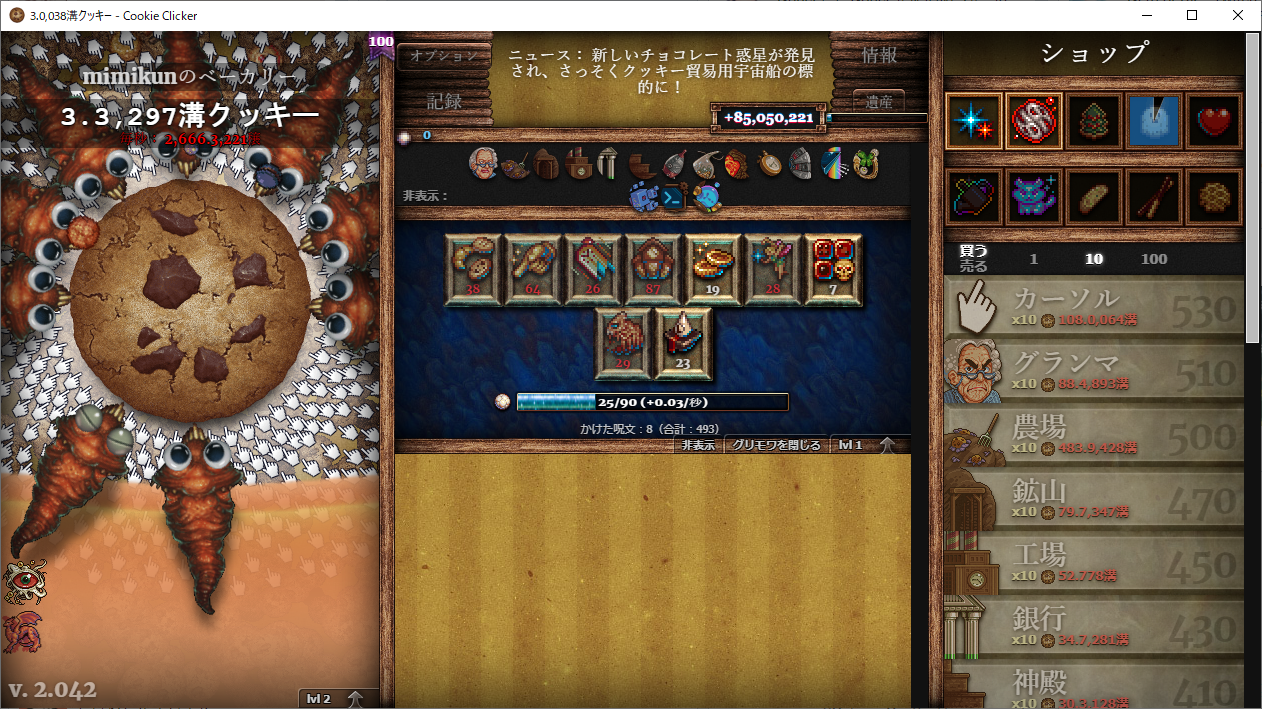Buy カーソル cursors from the shop
This screenshot has width=1262, height=709.
pos(1094,306)
